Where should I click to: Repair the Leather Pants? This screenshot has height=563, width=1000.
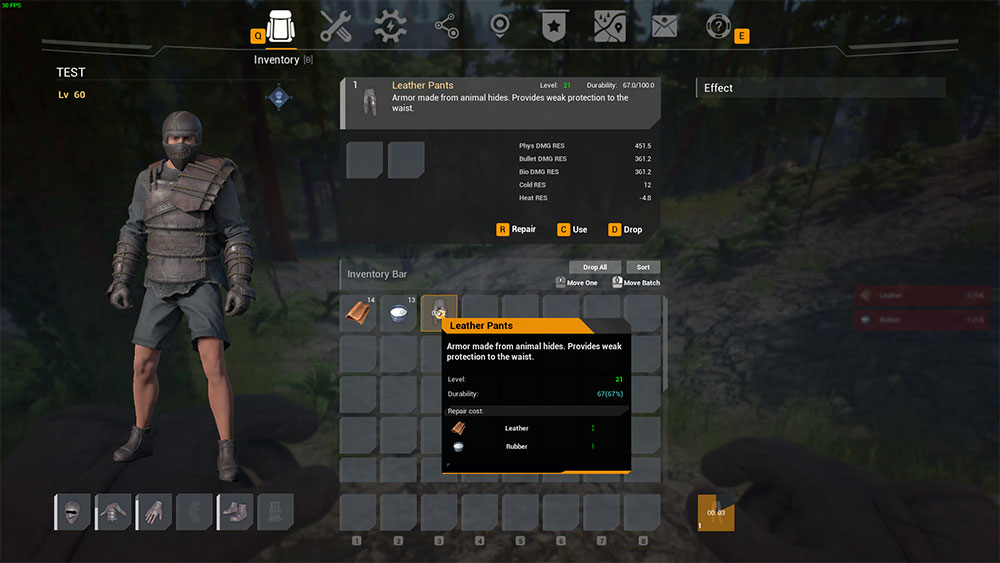(x=517, y=230)
